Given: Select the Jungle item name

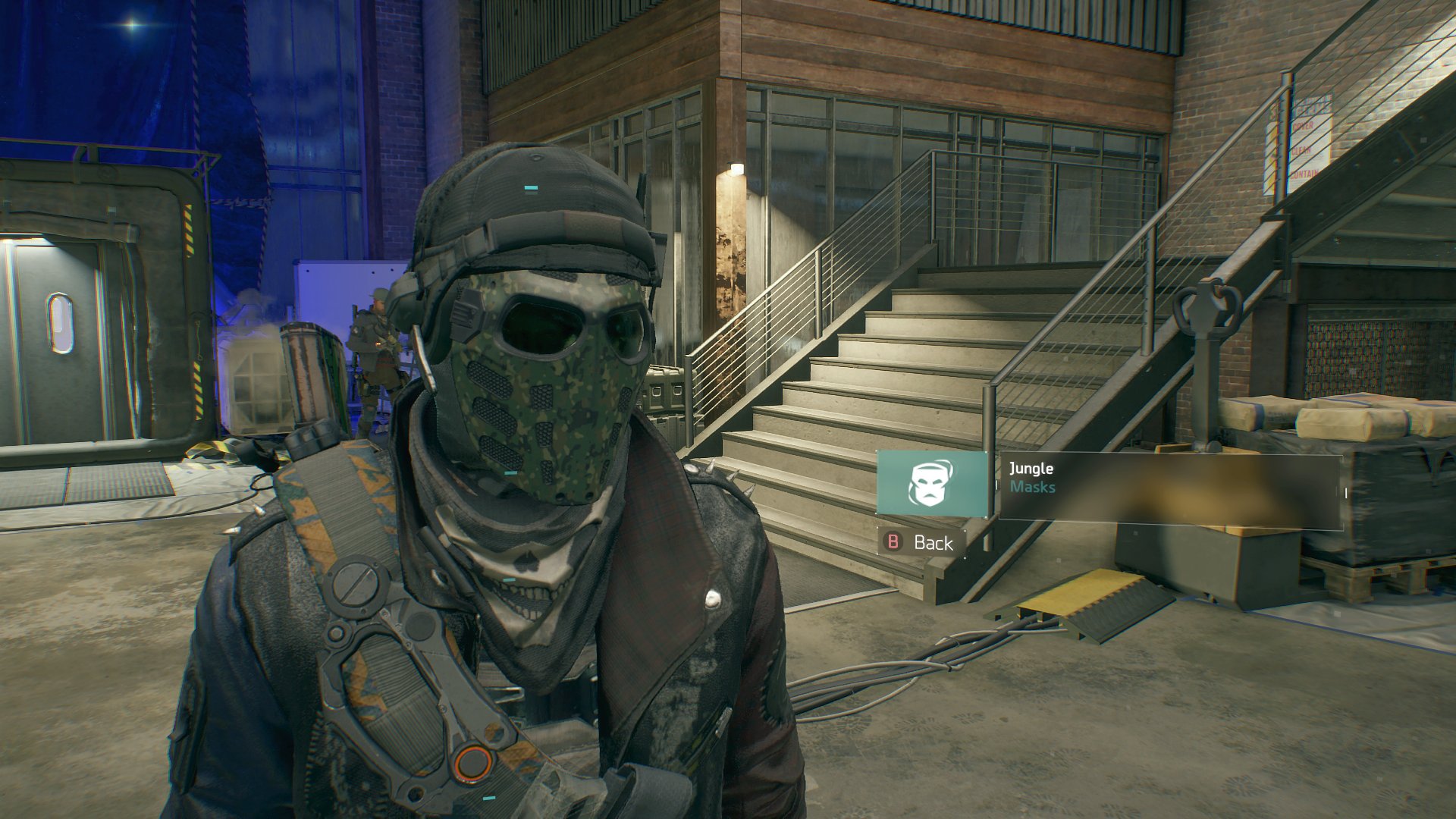Looking at the screenshot, I should (x=1030, y=469).
